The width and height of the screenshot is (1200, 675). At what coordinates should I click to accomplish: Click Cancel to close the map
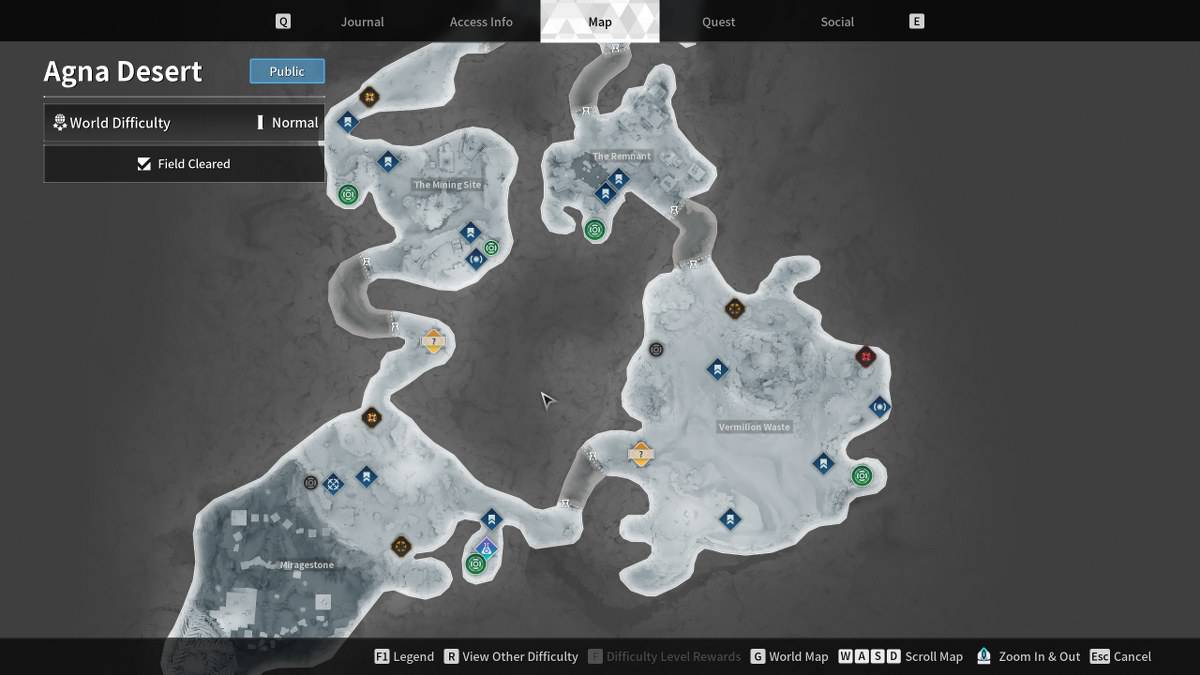click(x=1121, y=657)
